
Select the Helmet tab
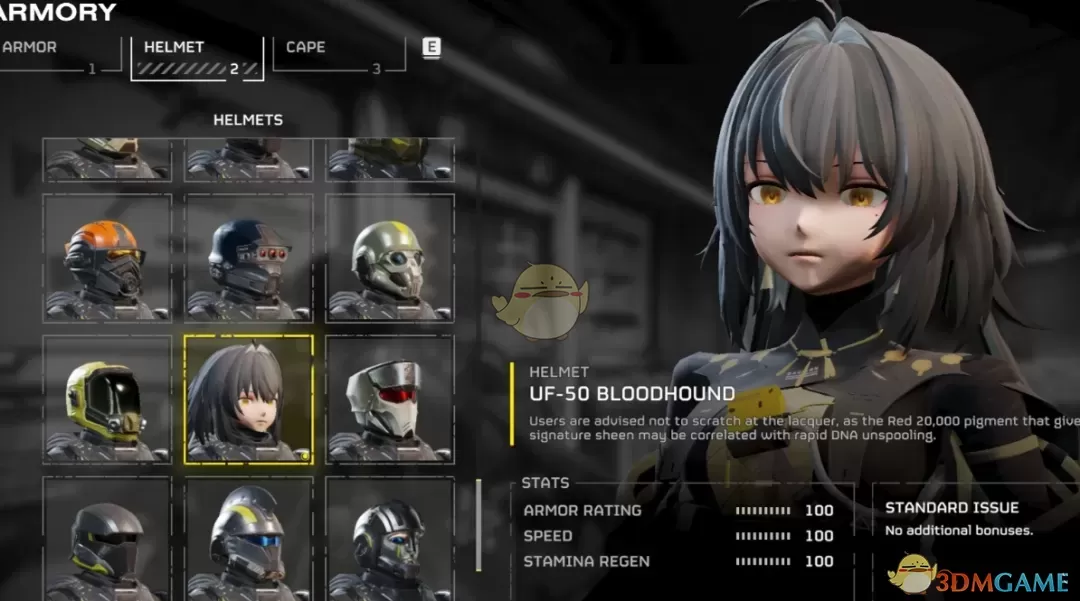click(197, 57)
